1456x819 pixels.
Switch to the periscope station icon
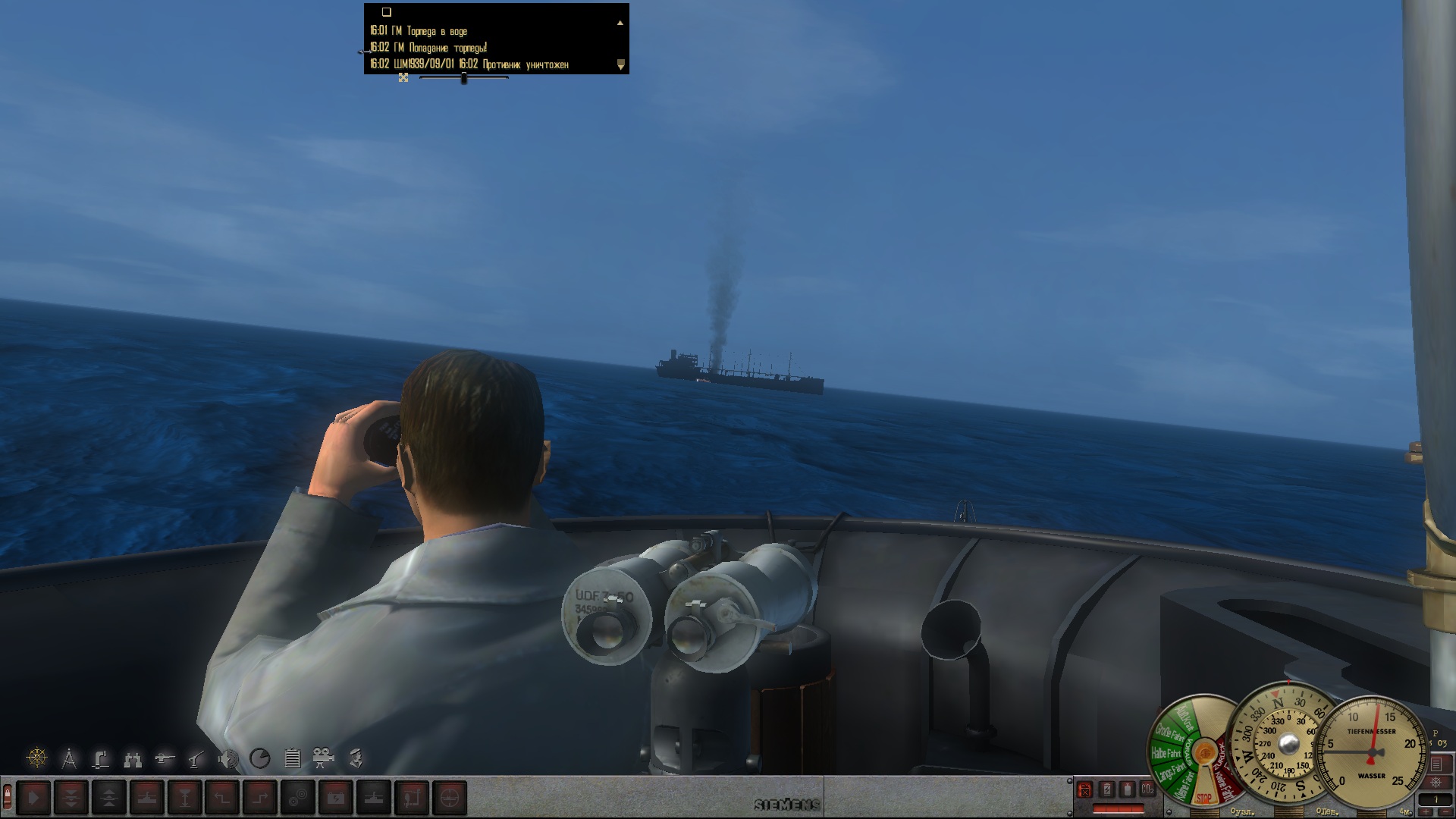coord(101,758)
